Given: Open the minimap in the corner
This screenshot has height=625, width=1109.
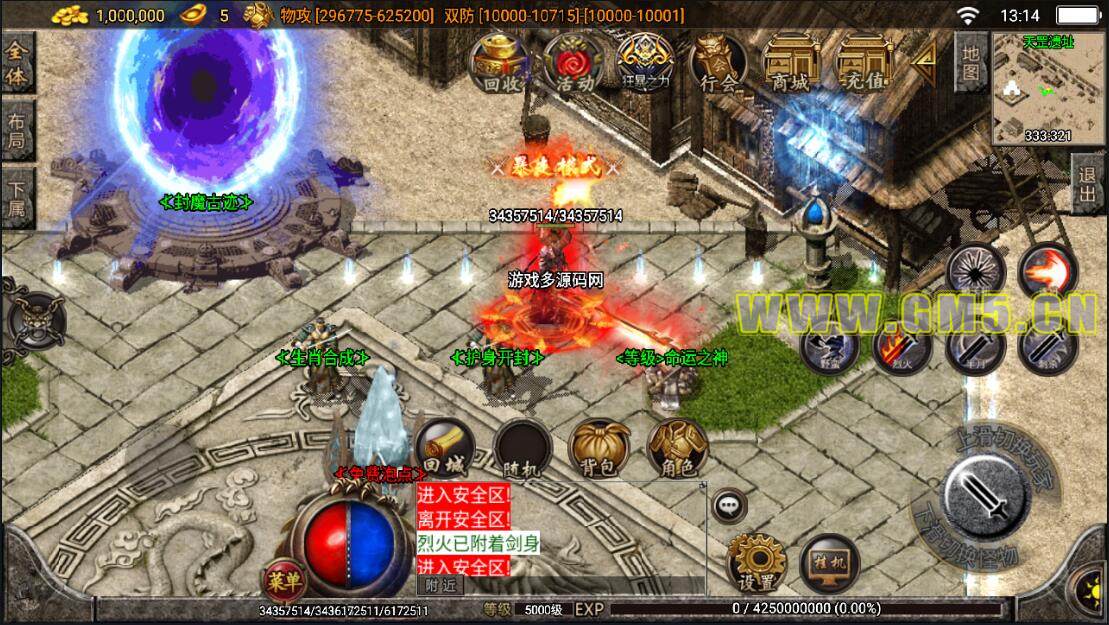Looking at the screenshot, I should [x=1048, y=88].
